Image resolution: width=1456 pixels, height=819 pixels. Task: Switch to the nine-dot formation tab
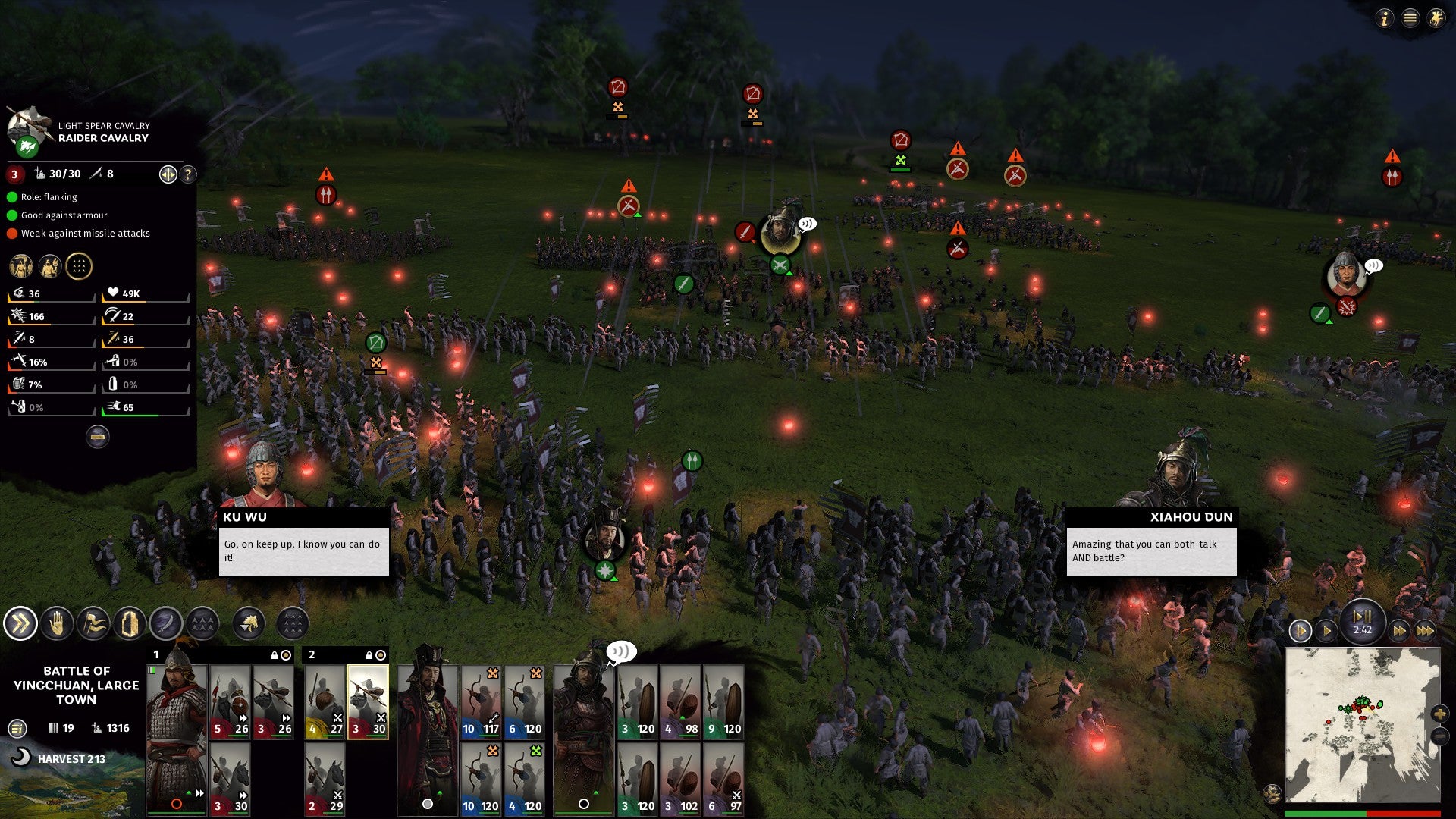[x=79, y=266]
